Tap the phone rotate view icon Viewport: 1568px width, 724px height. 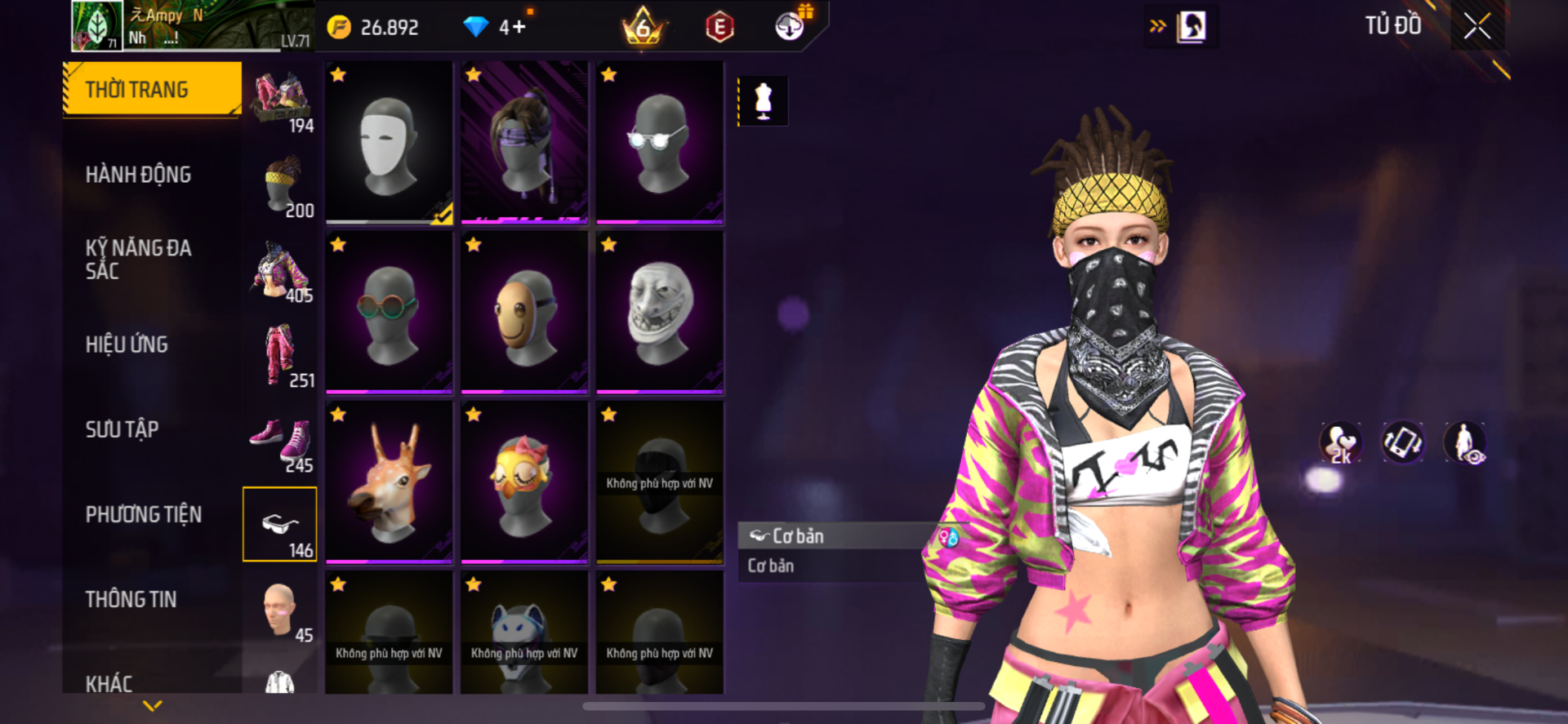point(1402,442)
